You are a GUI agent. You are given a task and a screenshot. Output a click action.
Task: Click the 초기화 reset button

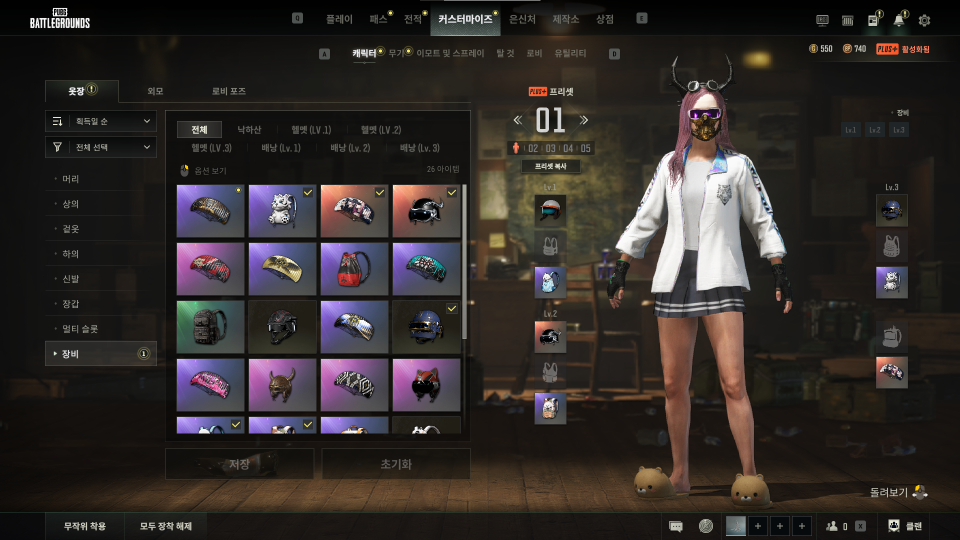click(396, 463)
